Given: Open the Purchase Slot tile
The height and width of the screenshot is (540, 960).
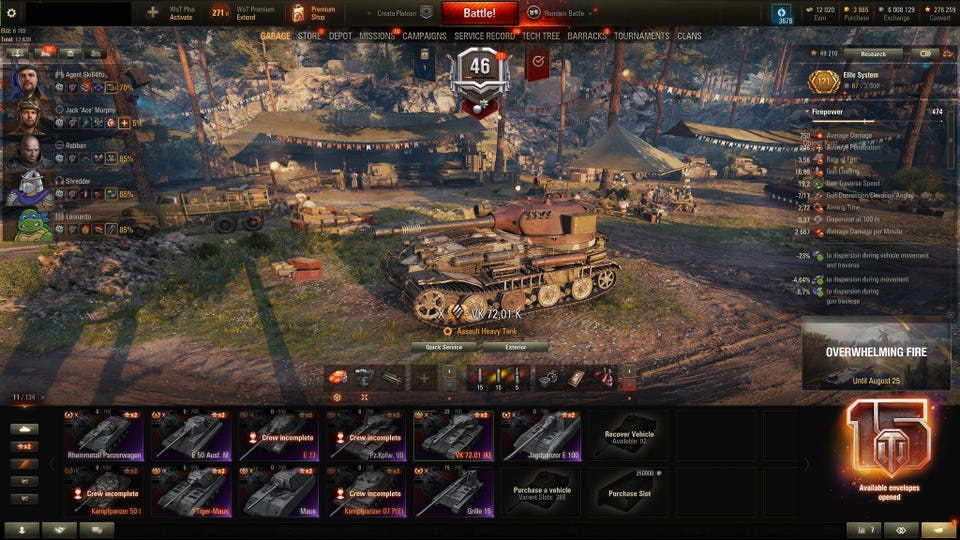Looking at the screenshot, I should pyautogui.click(x=629, y=490).
